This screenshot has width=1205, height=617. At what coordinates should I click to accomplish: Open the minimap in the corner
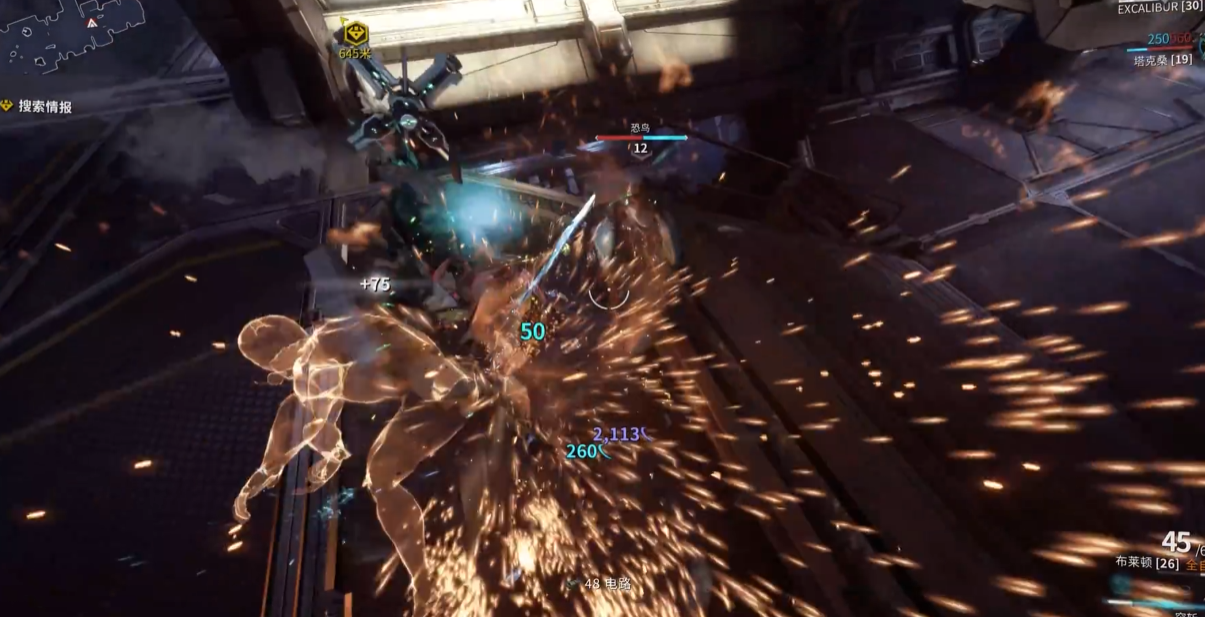pyautogui.click(x=60, y=38)
